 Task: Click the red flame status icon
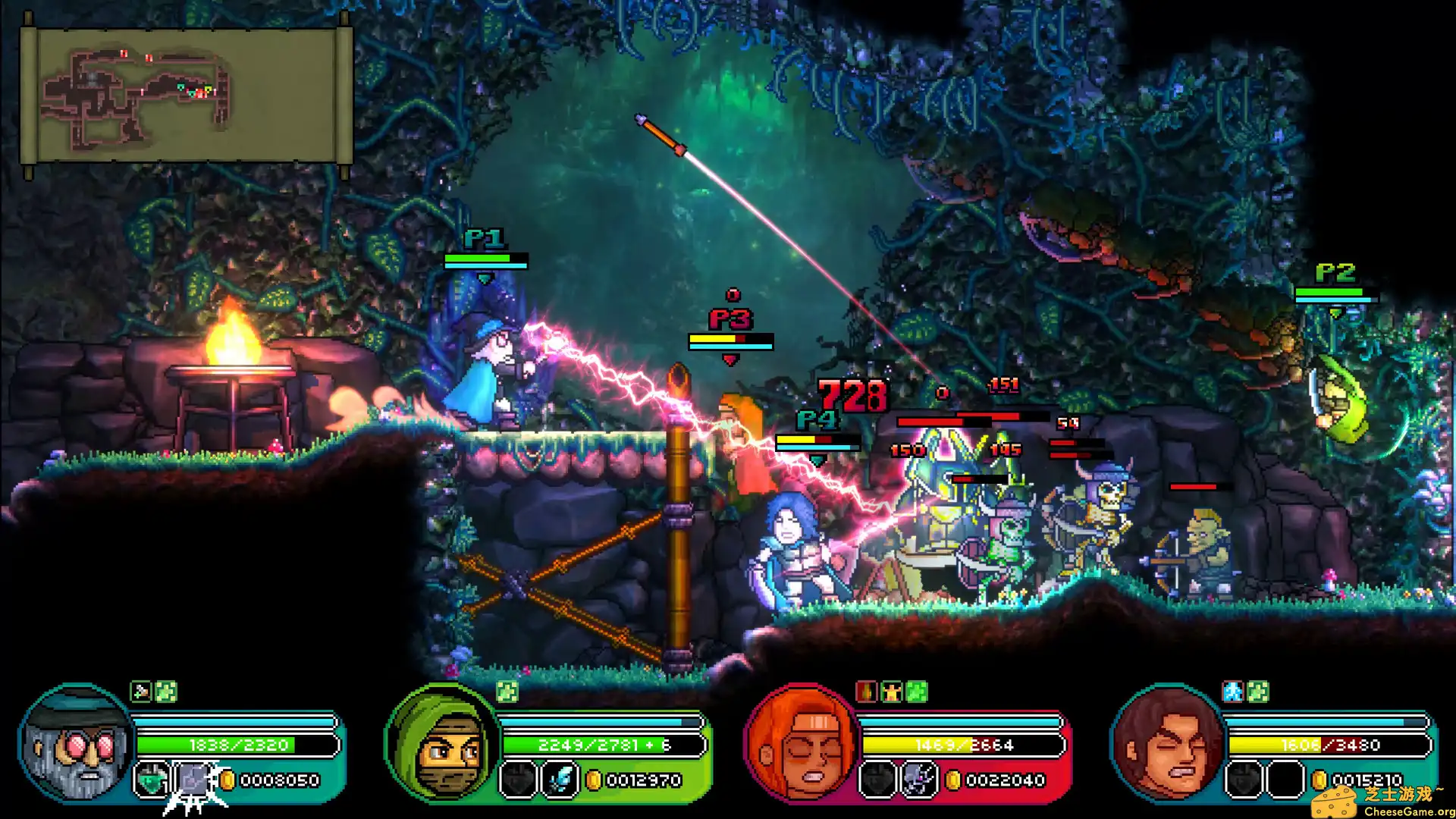click(x=866, y=692)
